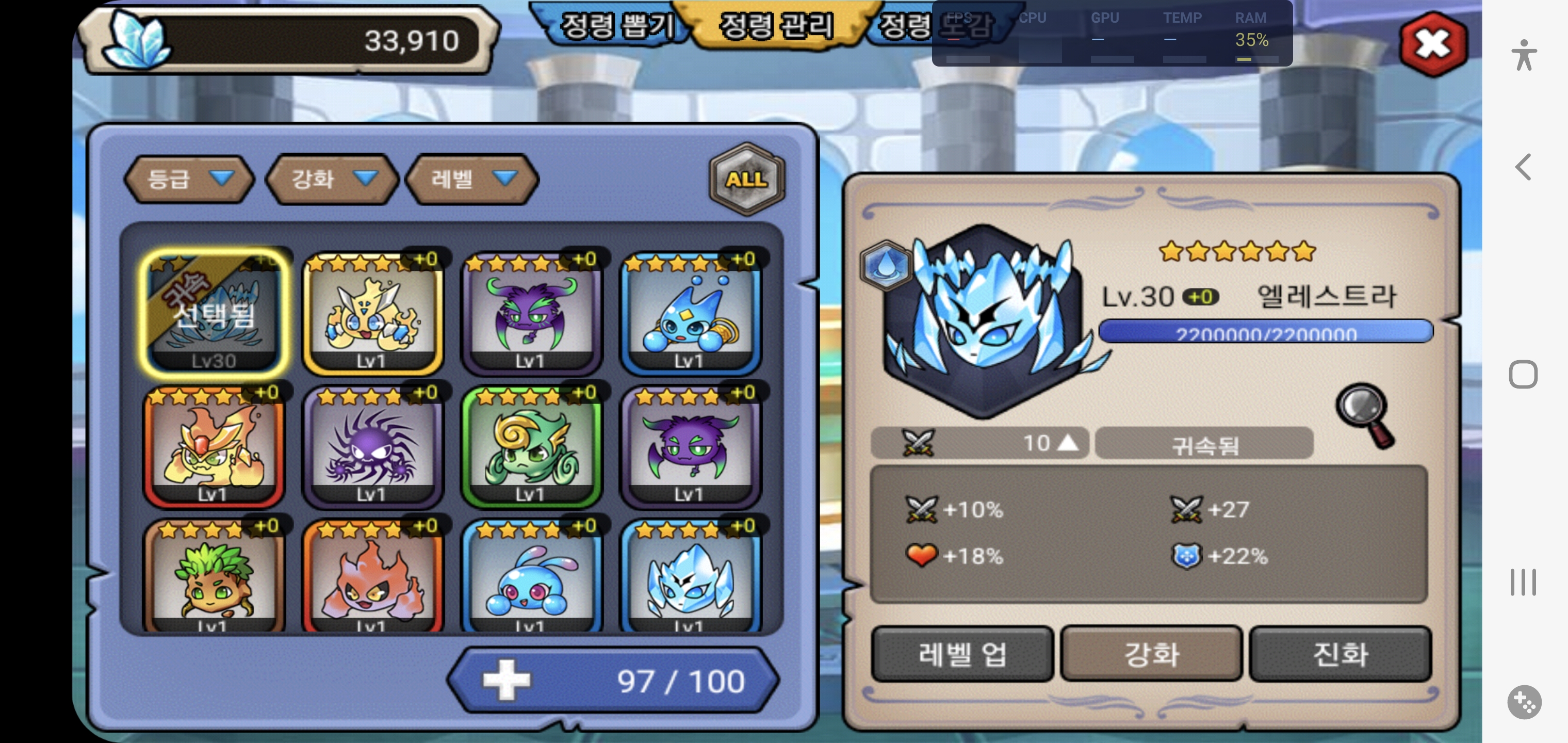The width and height of the screenshot is (1568, 743).
Task: Pick the green leafy-haired spirit
Action: [x=214, y=578]
